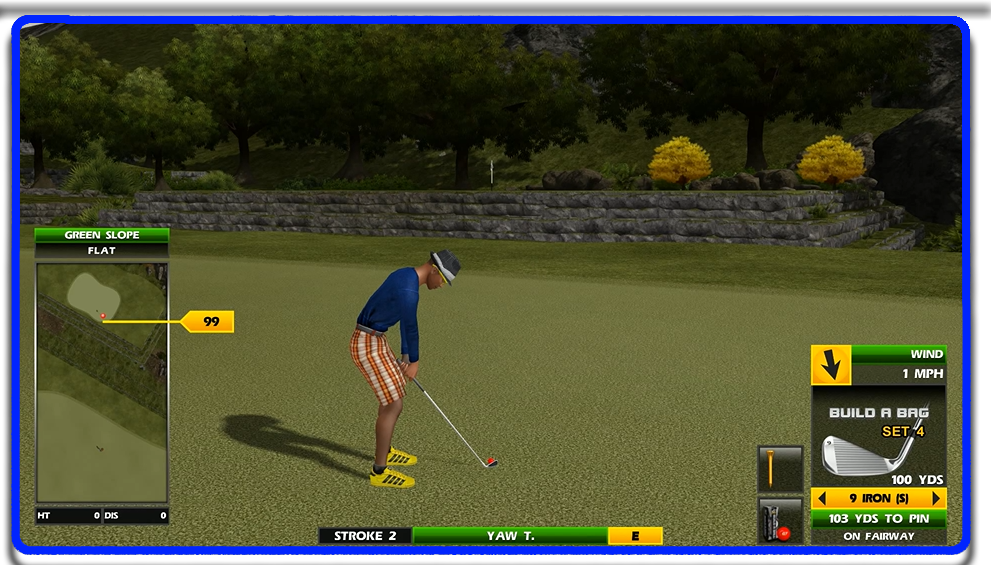Select the next club with the right arrow
The image size is (991, 565).
point(936,498)
